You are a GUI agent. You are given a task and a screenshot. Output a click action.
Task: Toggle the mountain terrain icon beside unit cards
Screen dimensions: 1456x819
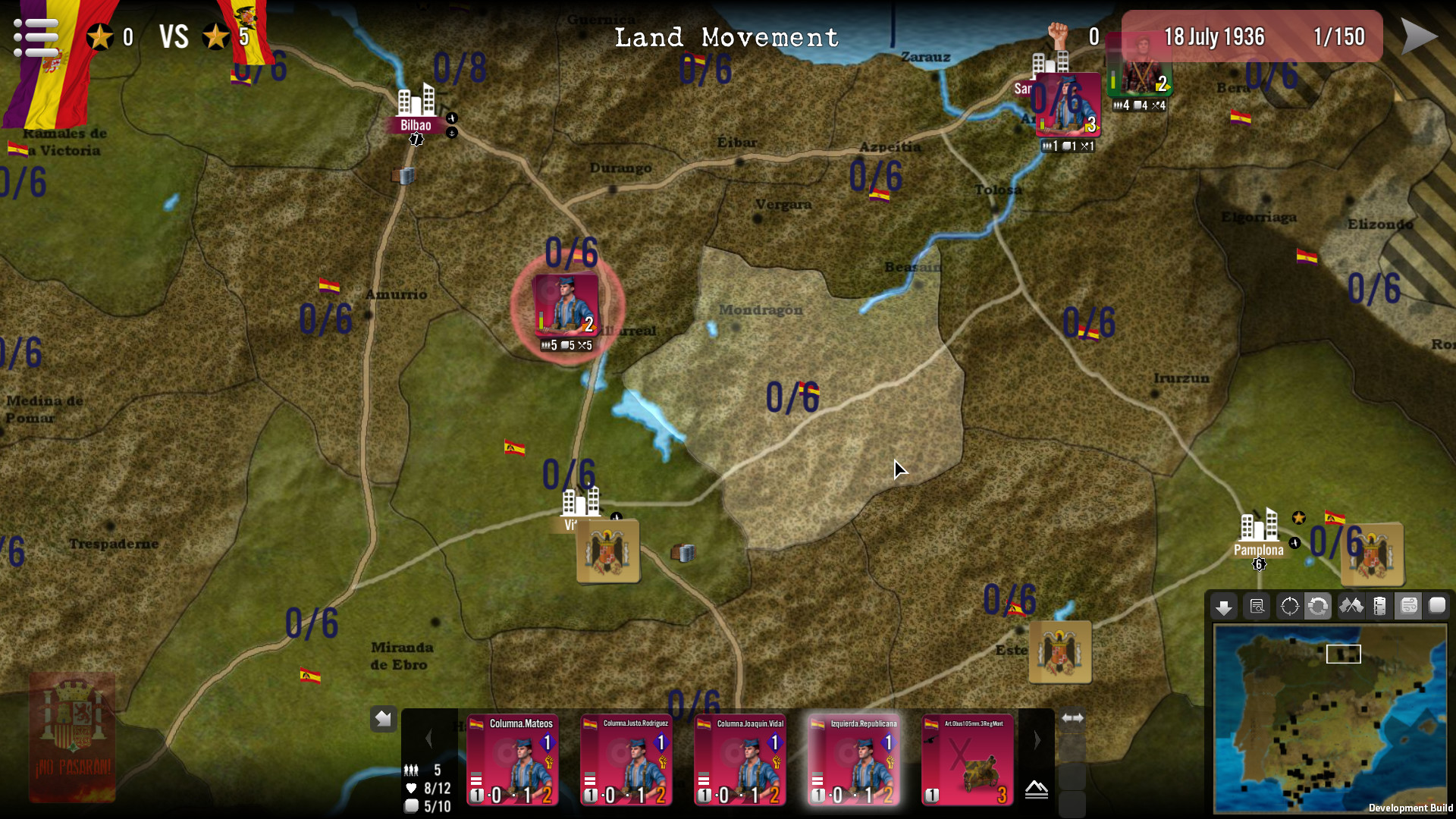pos(1037,789)
